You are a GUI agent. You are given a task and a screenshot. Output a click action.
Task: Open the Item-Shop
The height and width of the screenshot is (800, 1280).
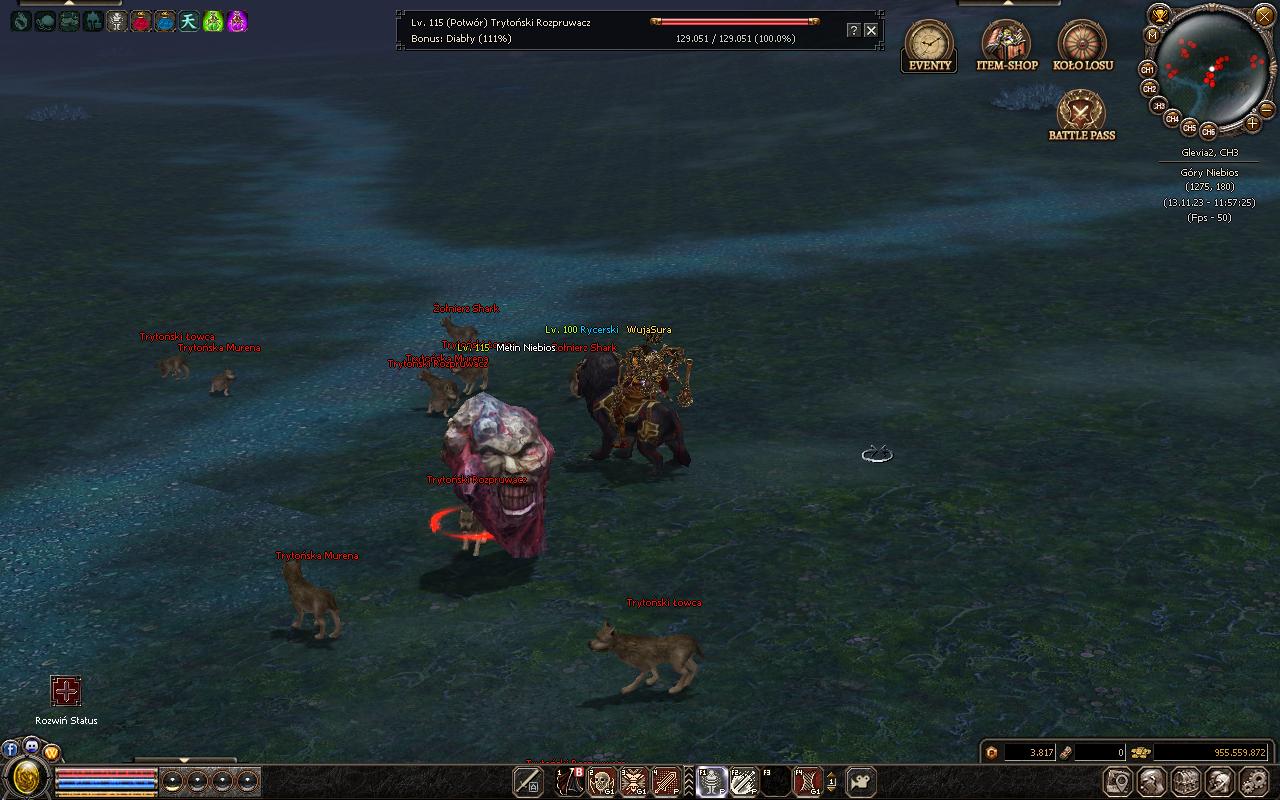1006,45
